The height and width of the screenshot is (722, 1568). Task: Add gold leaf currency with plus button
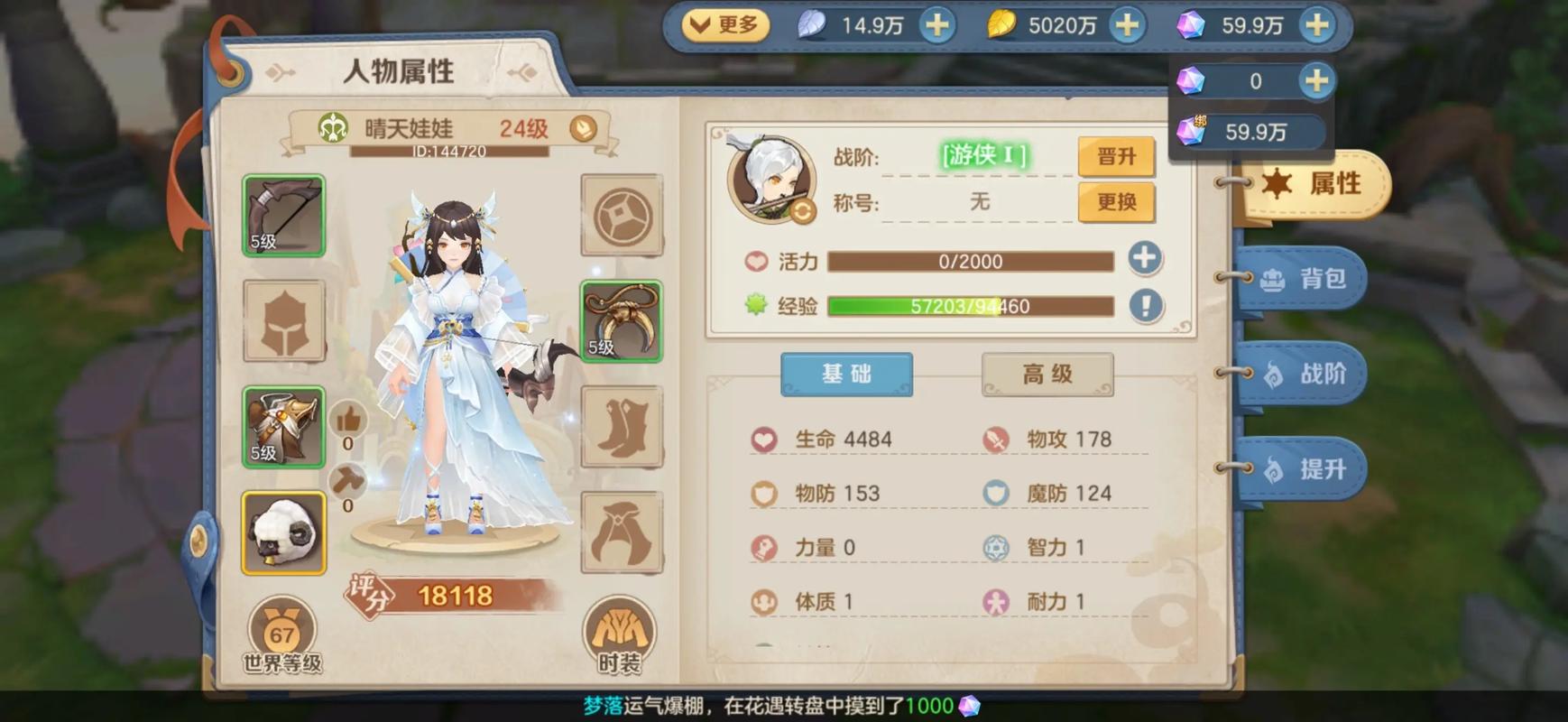click(x=1127, y=25)
